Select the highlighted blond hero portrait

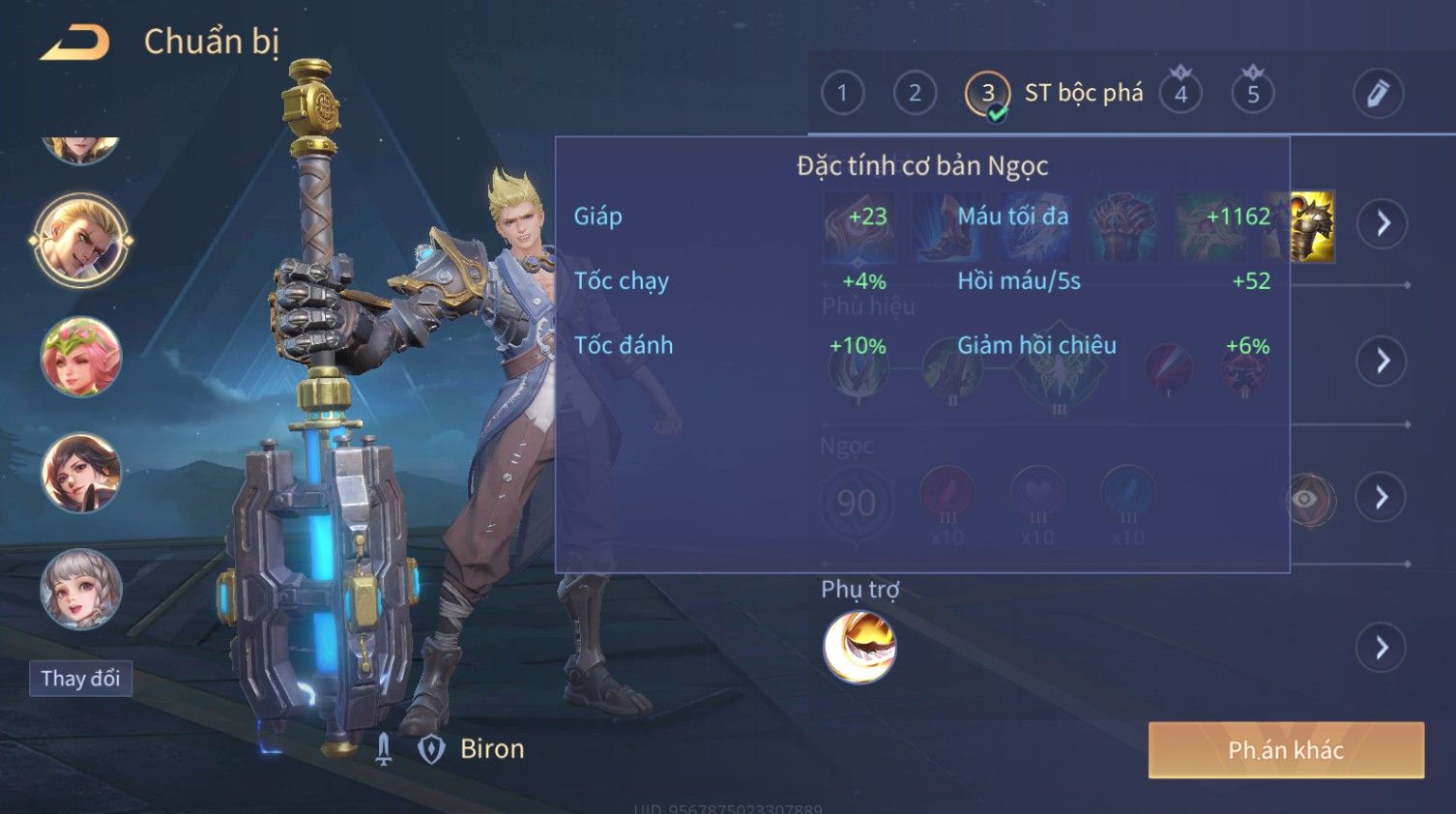point(81,241)
